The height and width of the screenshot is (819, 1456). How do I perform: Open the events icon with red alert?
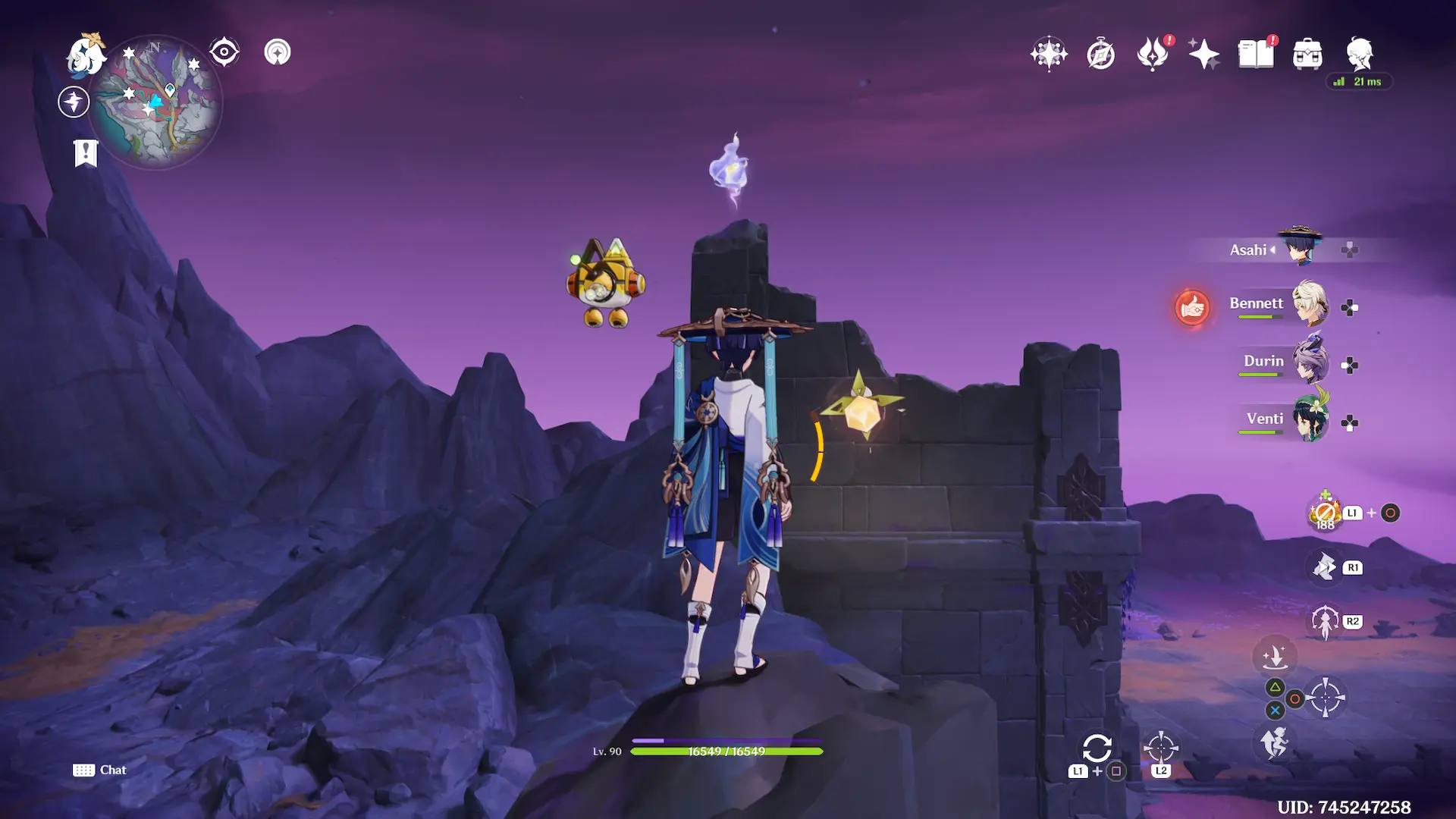pyautogui.click(x=1153, y=54)
